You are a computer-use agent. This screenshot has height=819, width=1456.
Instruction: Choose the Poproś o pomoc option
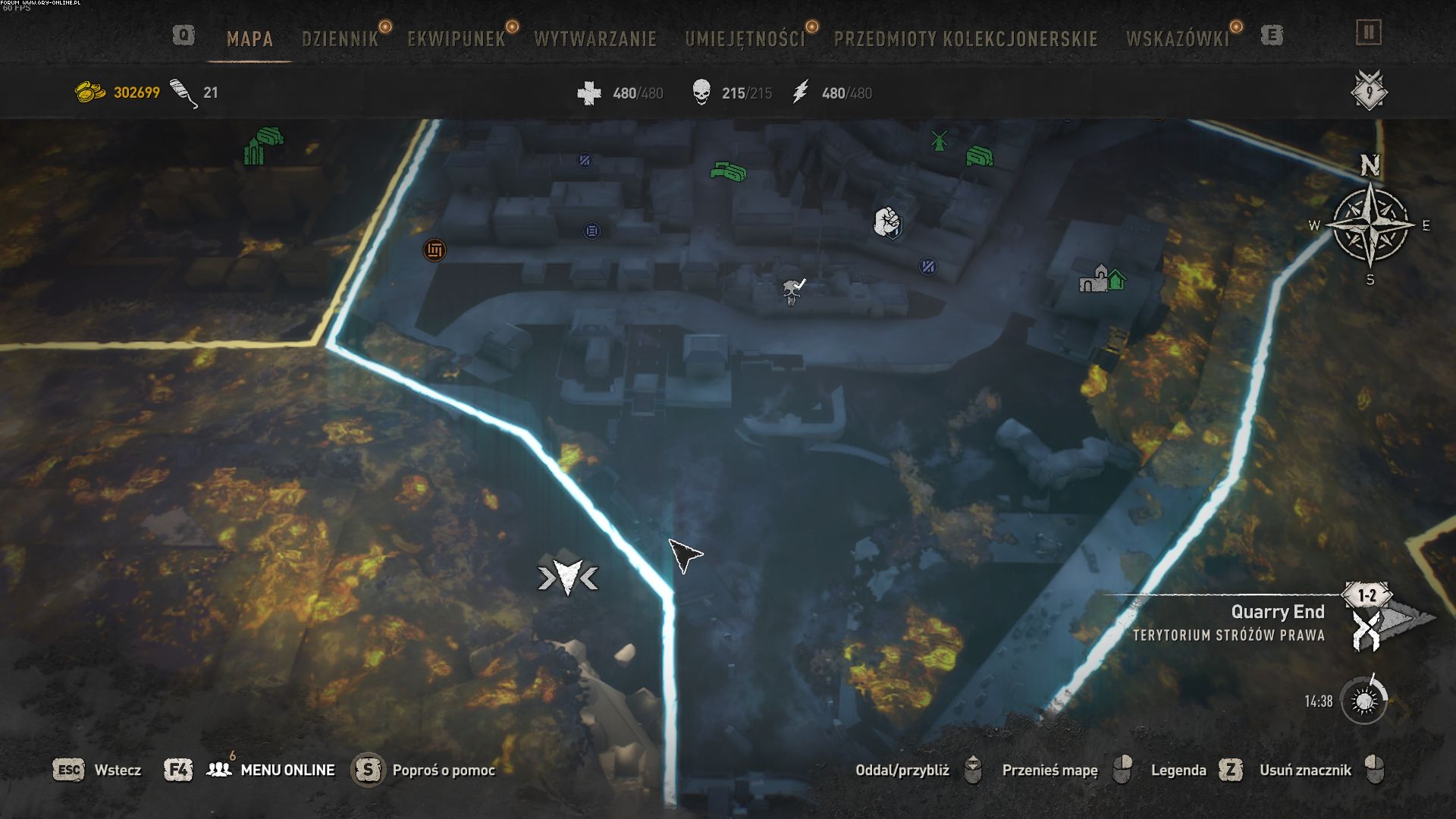pos(443,770)
